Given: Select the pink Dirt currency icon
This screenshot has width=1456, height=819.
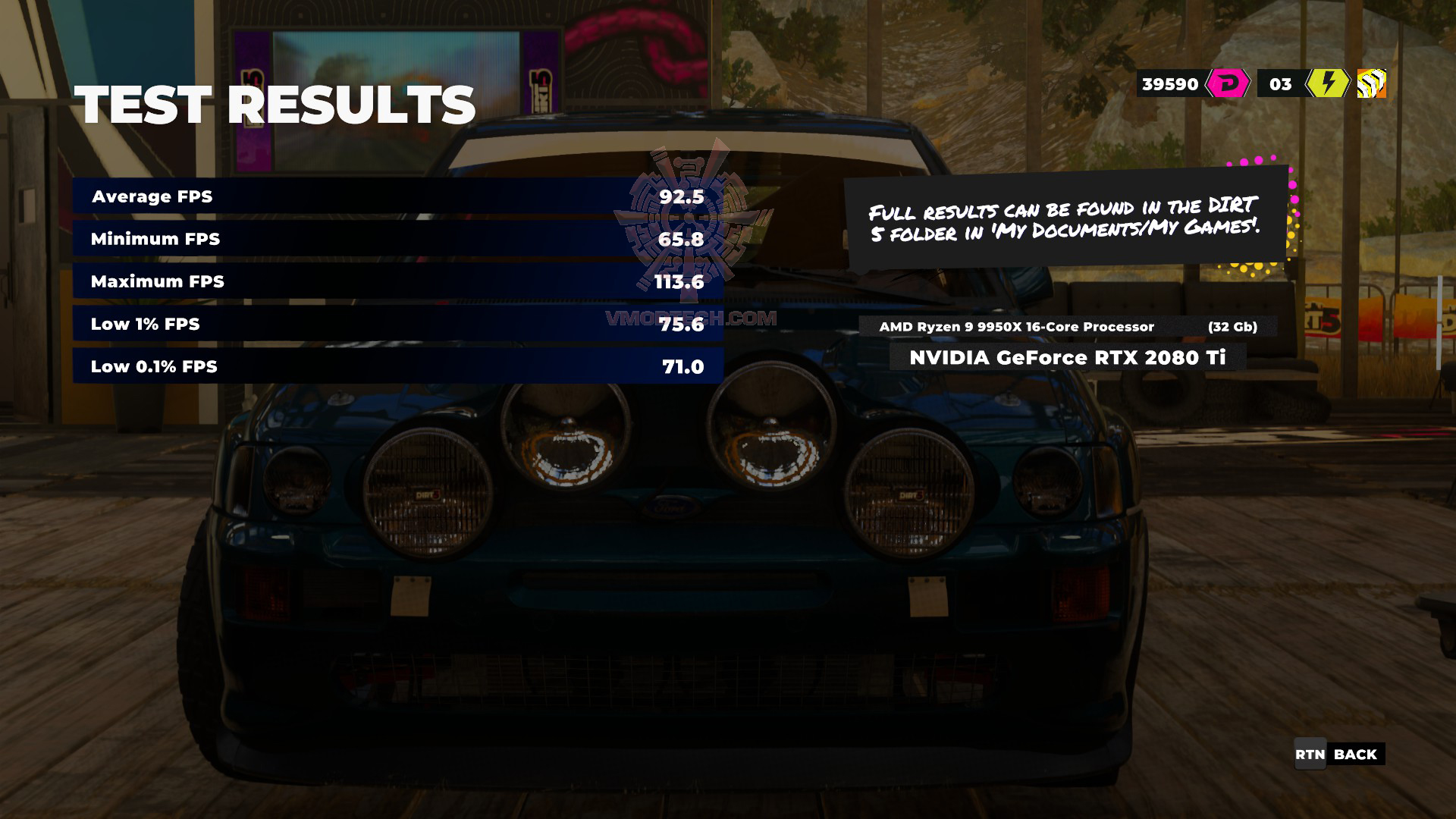Looking at the screenshot, I should (x=1227, y=83).
